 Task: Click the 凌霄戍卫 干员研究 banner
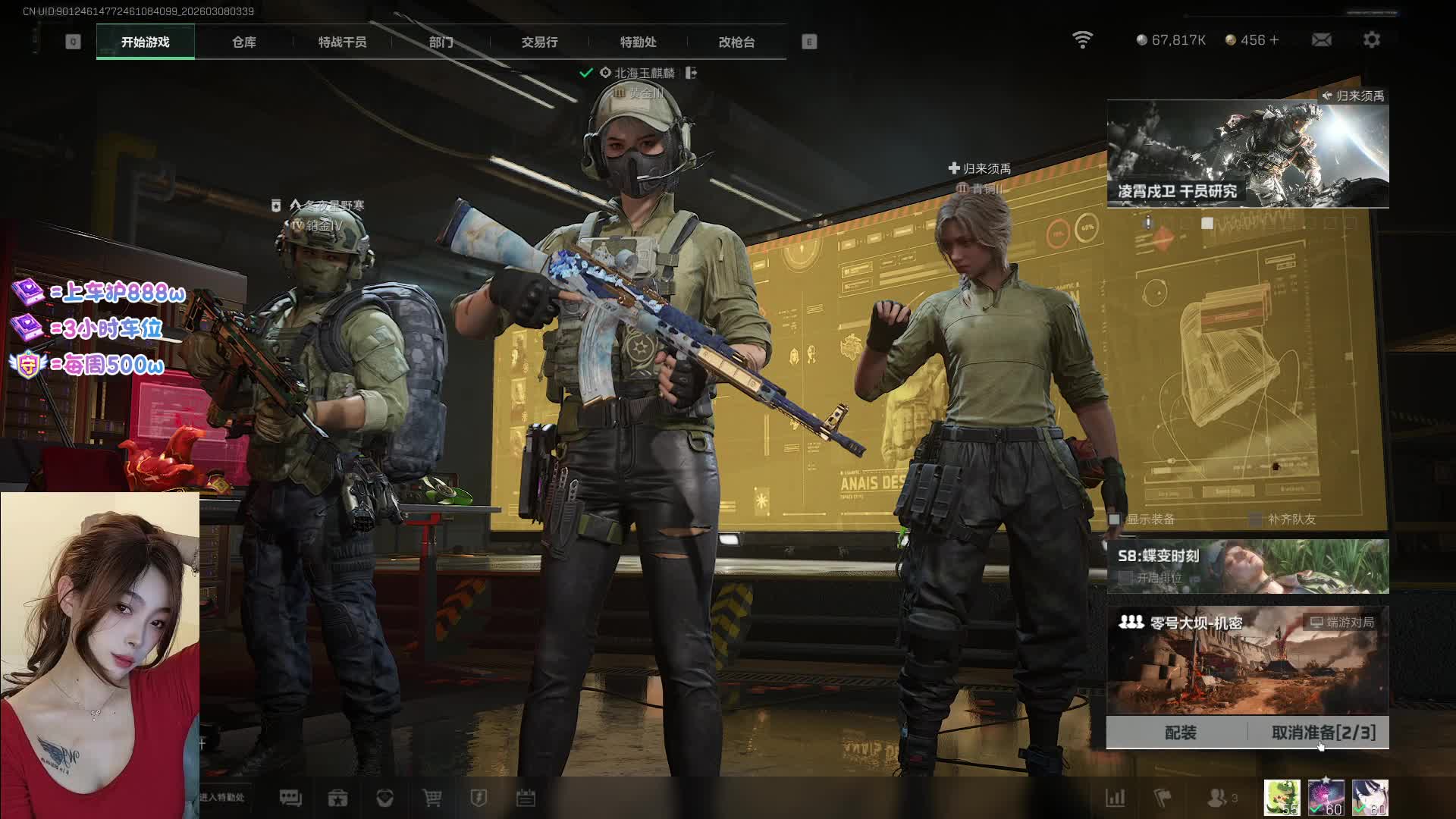click(1247, 155)
